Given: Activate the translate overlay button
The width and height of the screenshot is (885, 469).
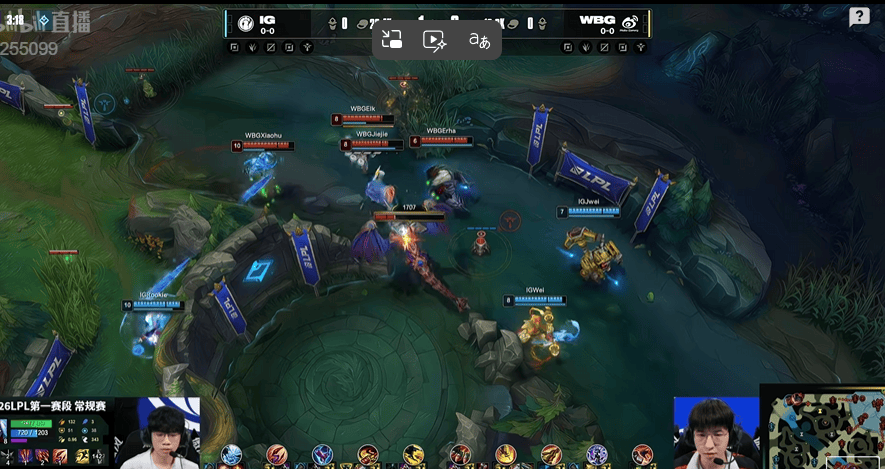Looking at the screenshot, I should (x=479, y=40).
